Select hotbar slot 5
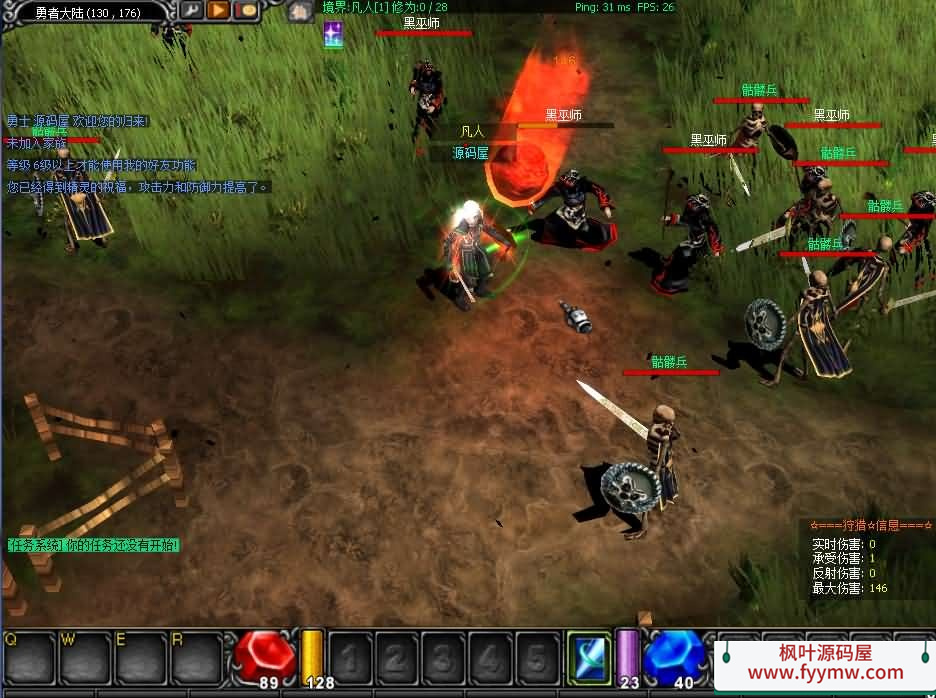The width and height of the screenshot is (936, 698). pos(536,657)
